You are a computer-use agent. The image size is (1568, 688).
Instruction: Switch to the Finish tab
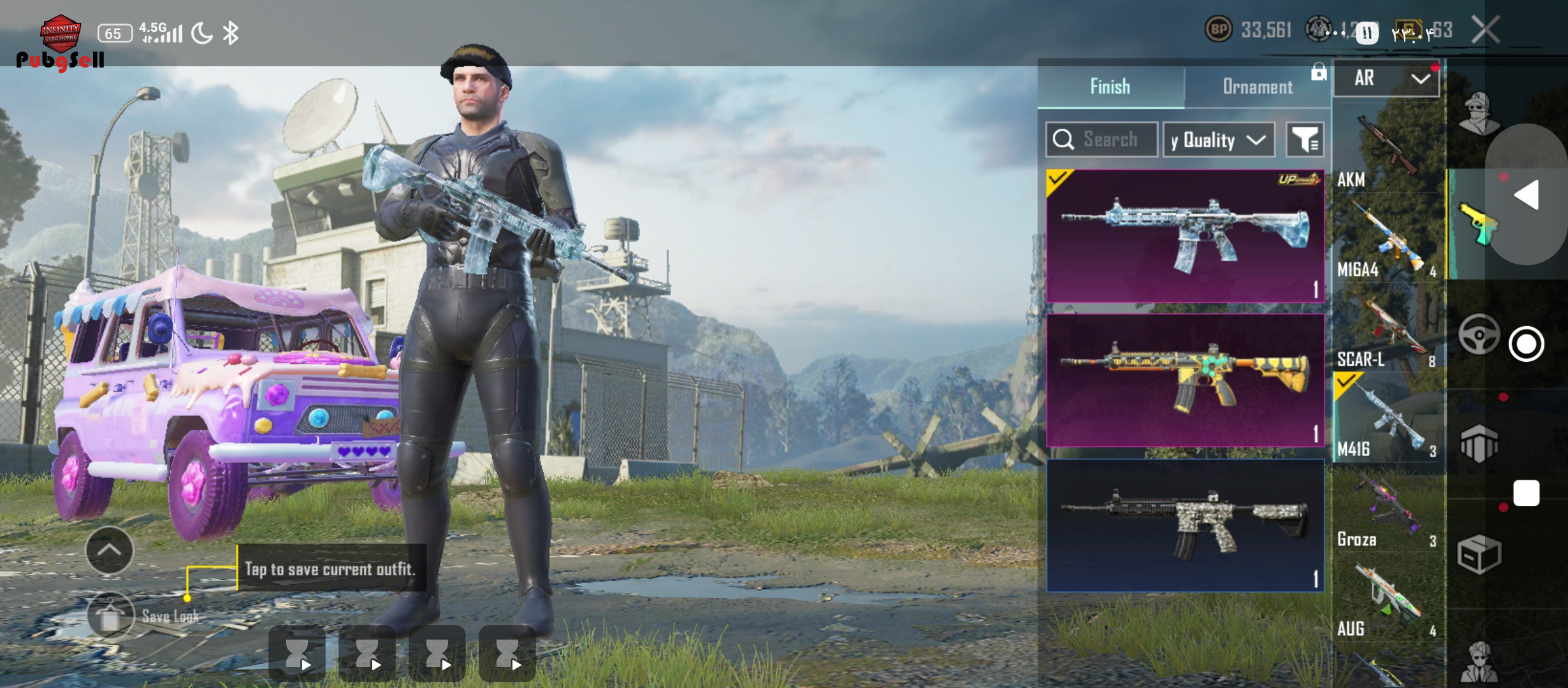pos(1110,87)
